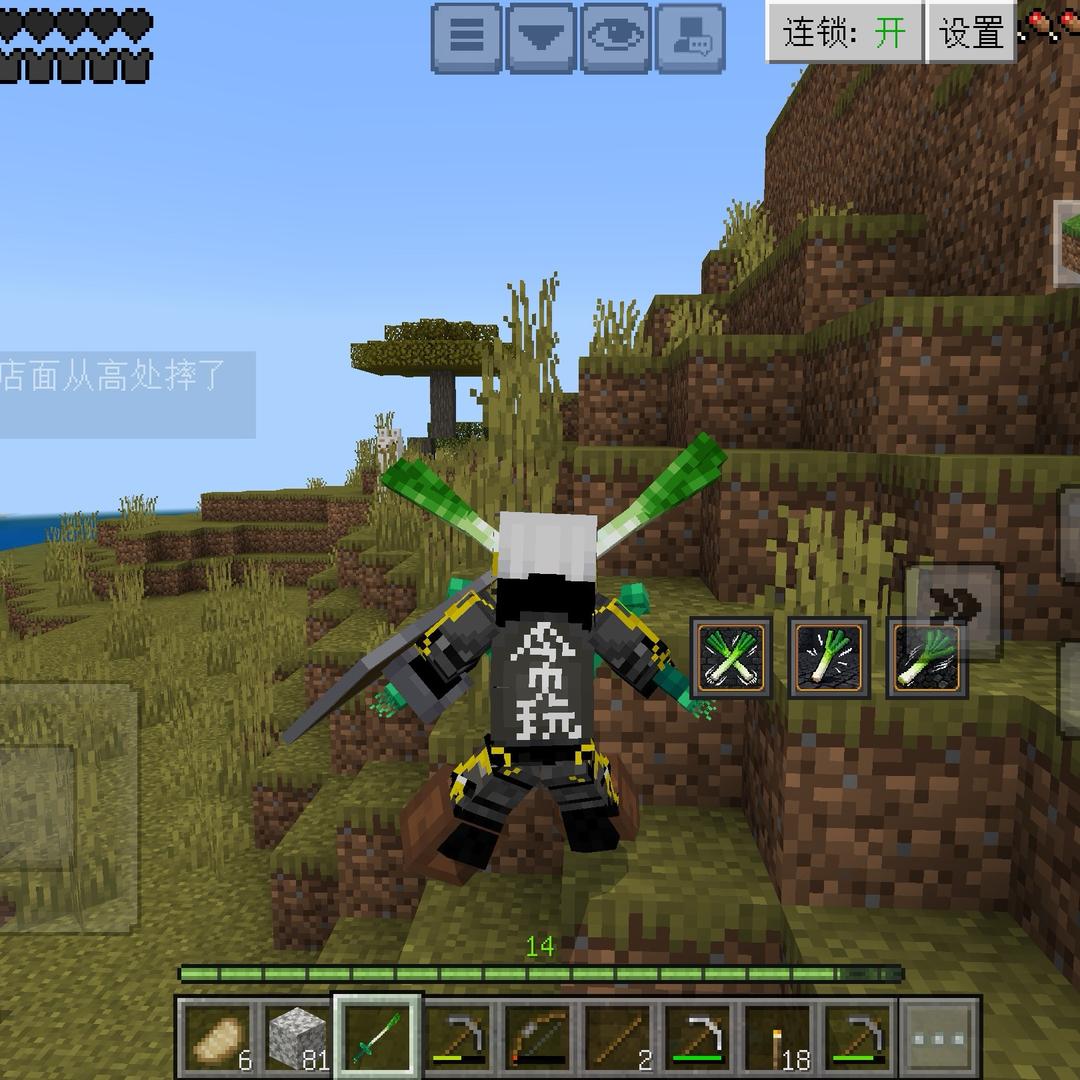Tap the double-arrow sprint button
The height and width of the screenshot is (1080, 1080).
pyautogui.click(x=952, y=603)
